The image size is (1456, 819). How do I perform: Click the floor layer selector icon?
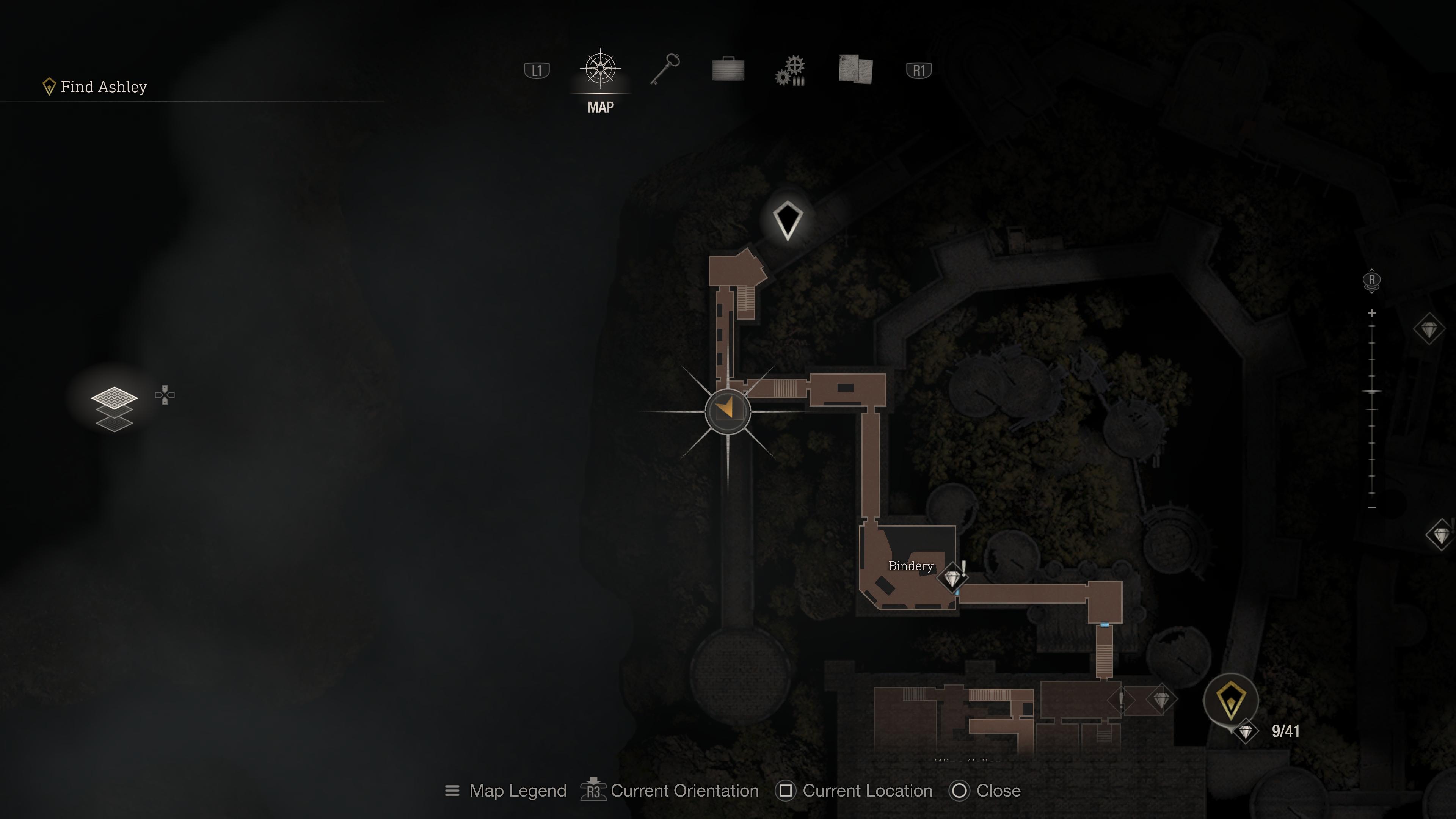pyautogui.click(x=114, y=408)
